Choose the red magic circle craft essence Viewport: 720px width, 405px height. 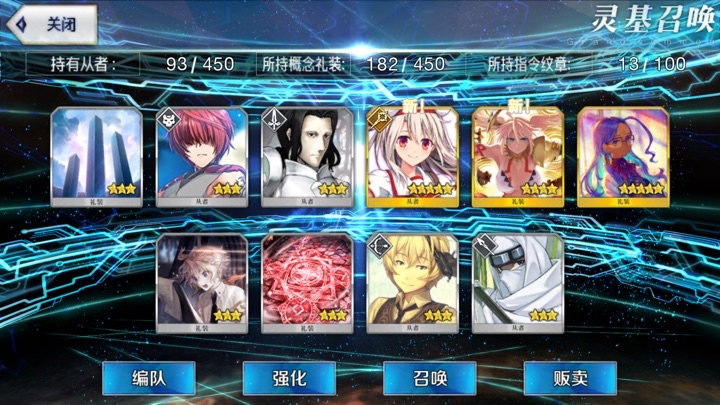tap(306, 281)
